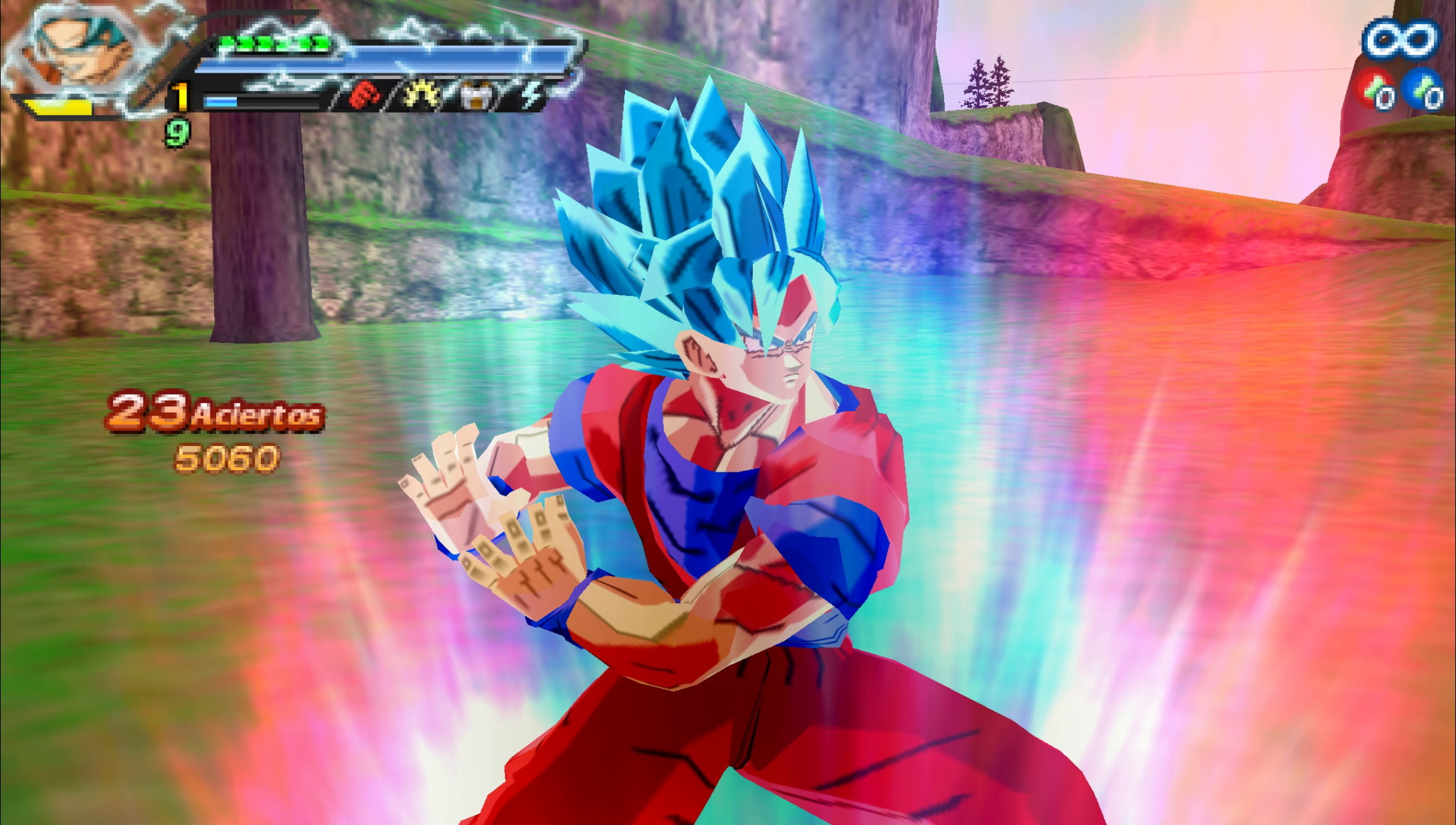This screenshot has width=1456, height=825.
Task: Select the yellow ki blast attack icon
Action: pos(422,95)
